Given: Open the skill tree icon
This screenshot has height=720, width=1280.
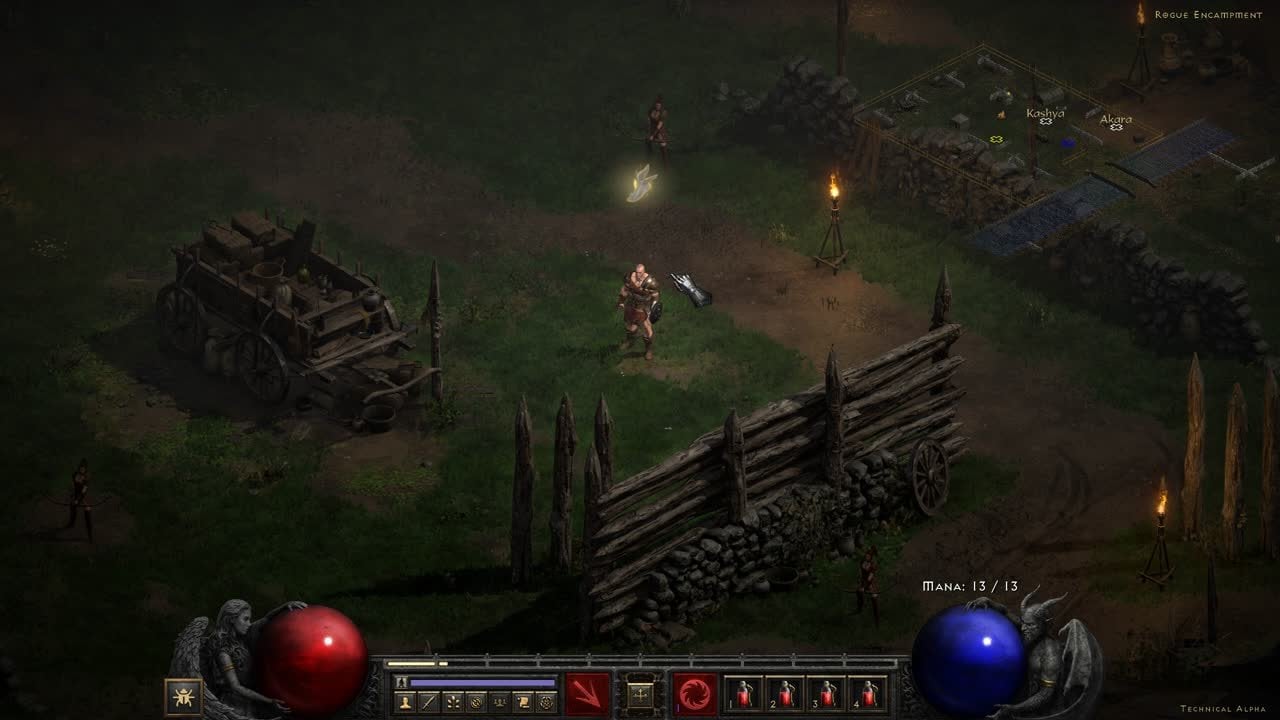Looking at the screenshot, I should (x=453, y=703).
